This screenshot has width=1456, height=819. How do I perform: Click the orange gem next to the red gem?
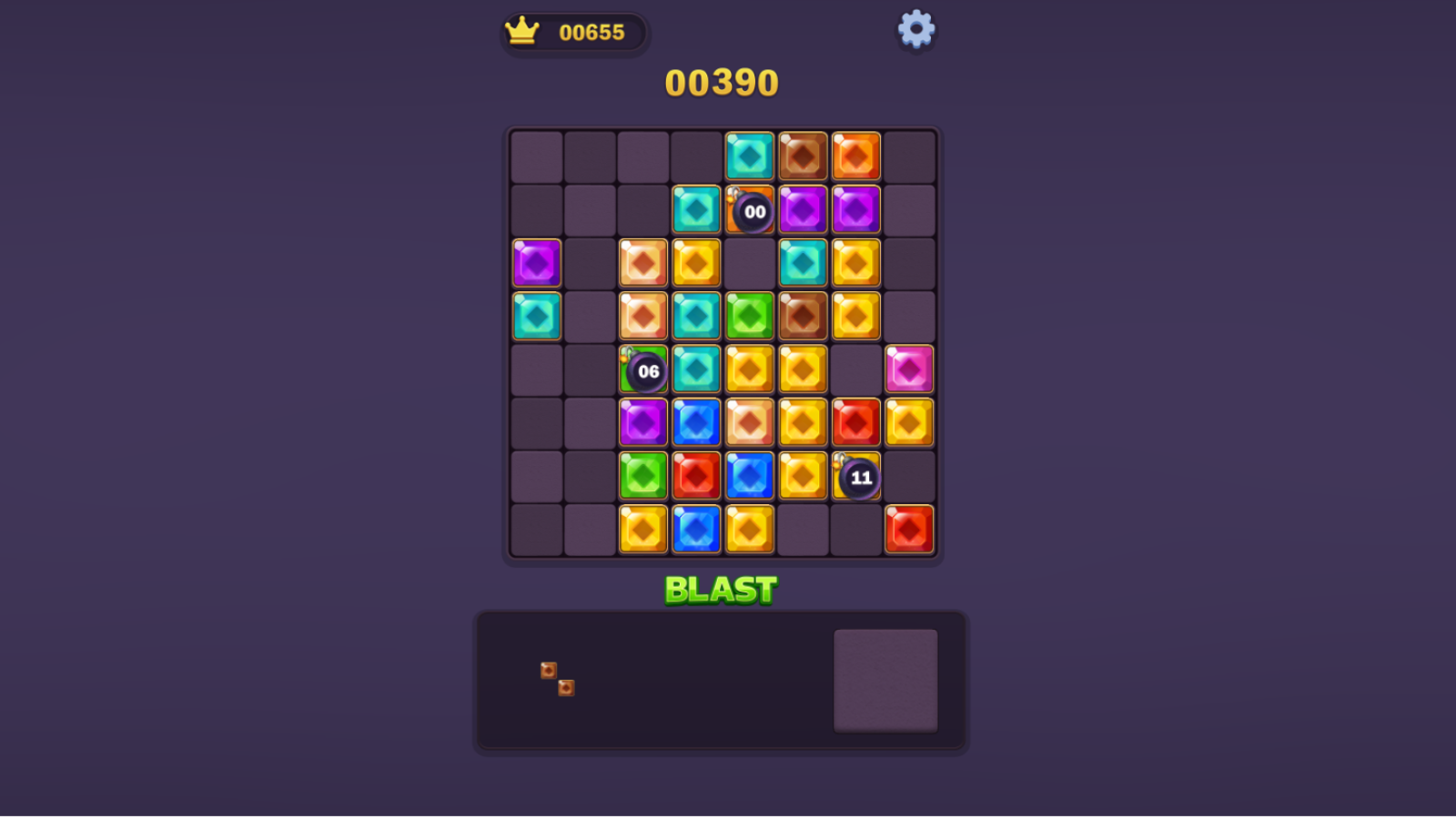909,422
